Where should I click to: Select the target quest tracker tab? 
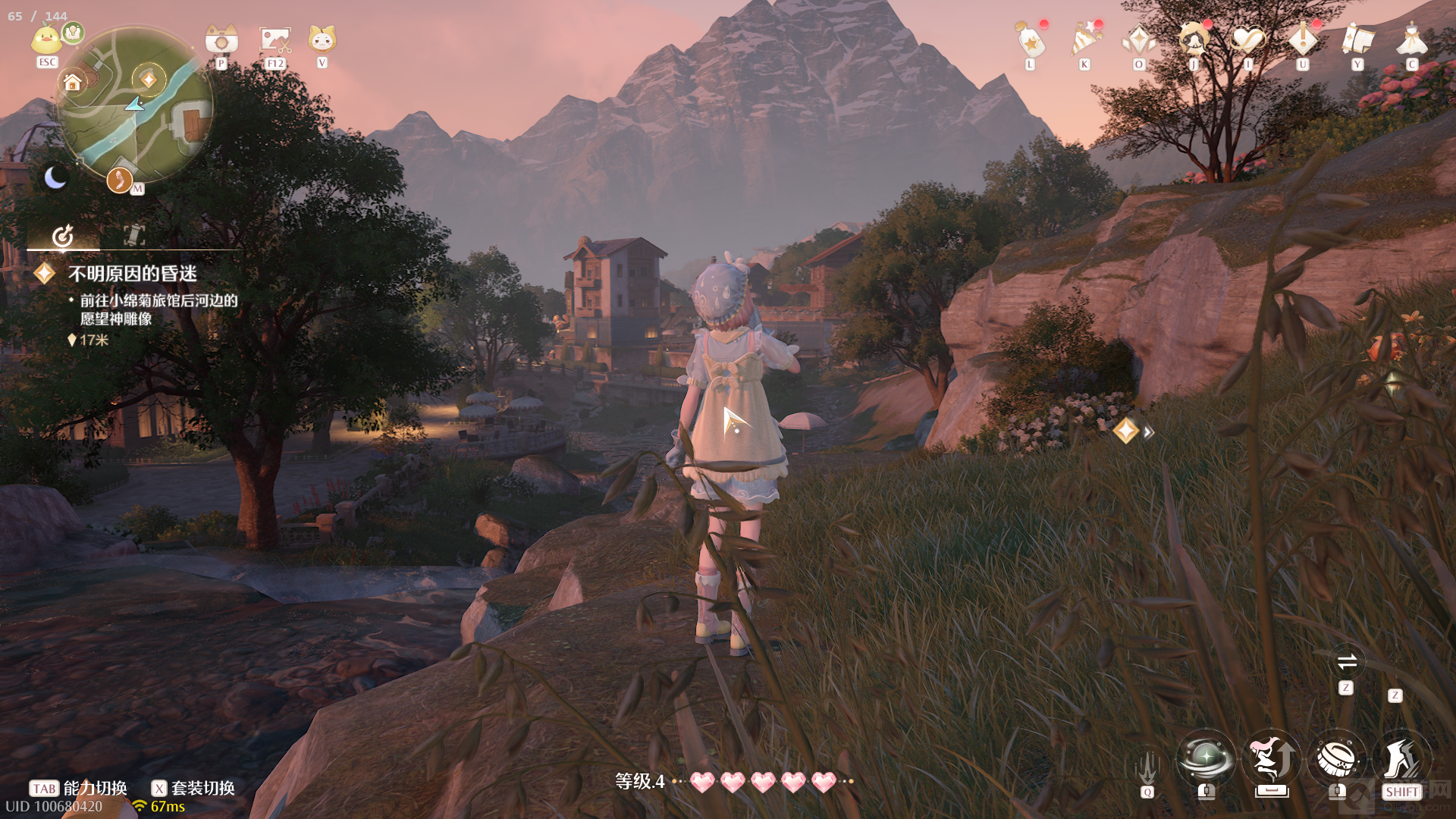(63, 236)
